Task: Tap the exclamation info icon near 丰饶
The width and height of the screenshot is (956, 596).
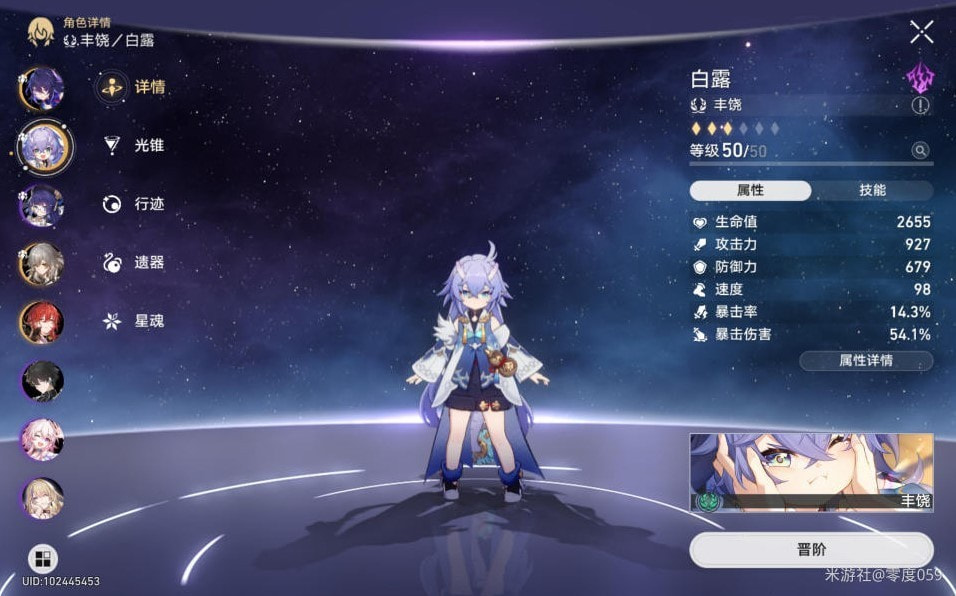Action: pos(920,105)
